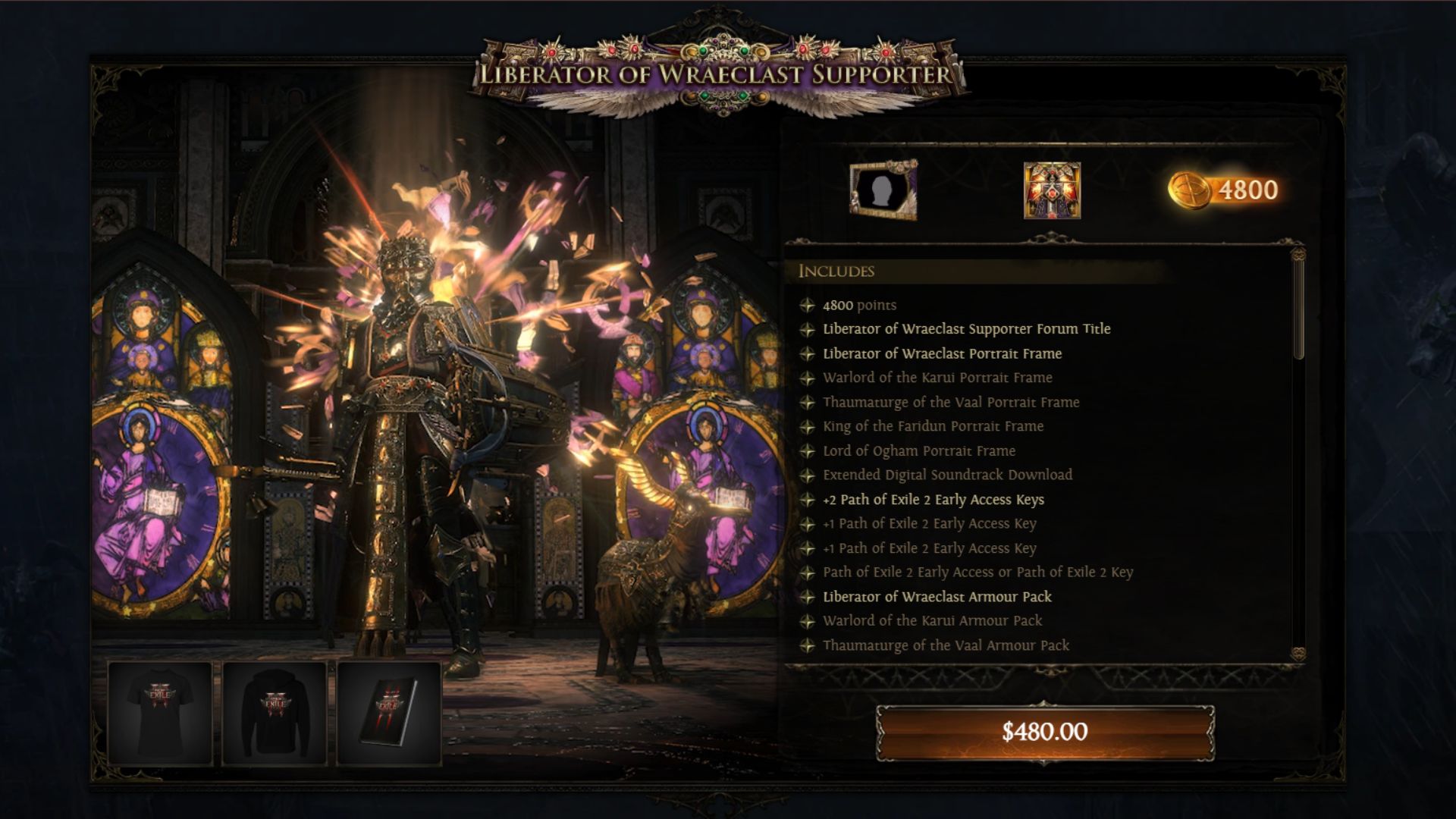This screenshot has width=1456, height=819.
Task: Select Thaumaturge of the Vaal Armour Pack
Action: pos(946,645)
